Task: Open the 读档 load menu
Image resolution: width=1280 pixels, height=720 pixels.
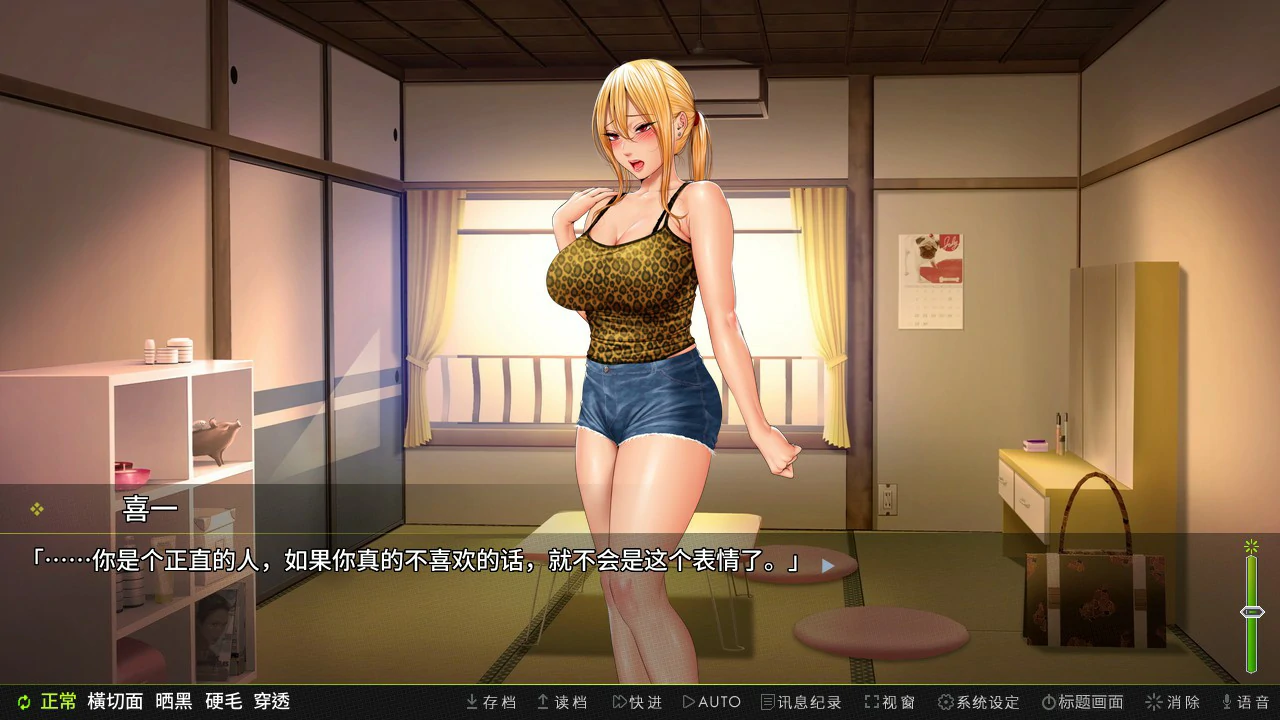Action: (x=562, y=702)
